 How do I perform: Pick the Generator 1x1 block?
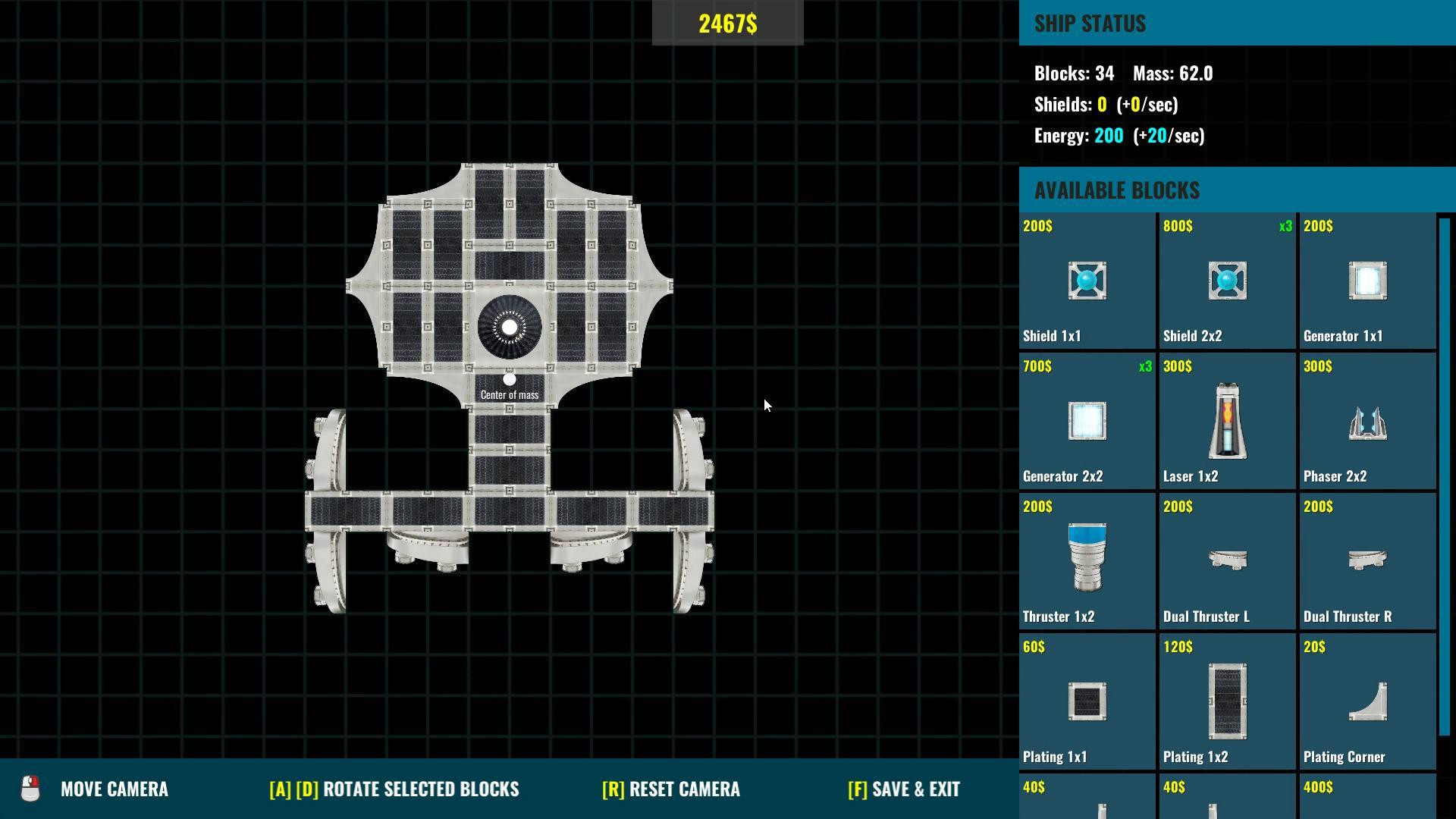tap(1367, 281)
